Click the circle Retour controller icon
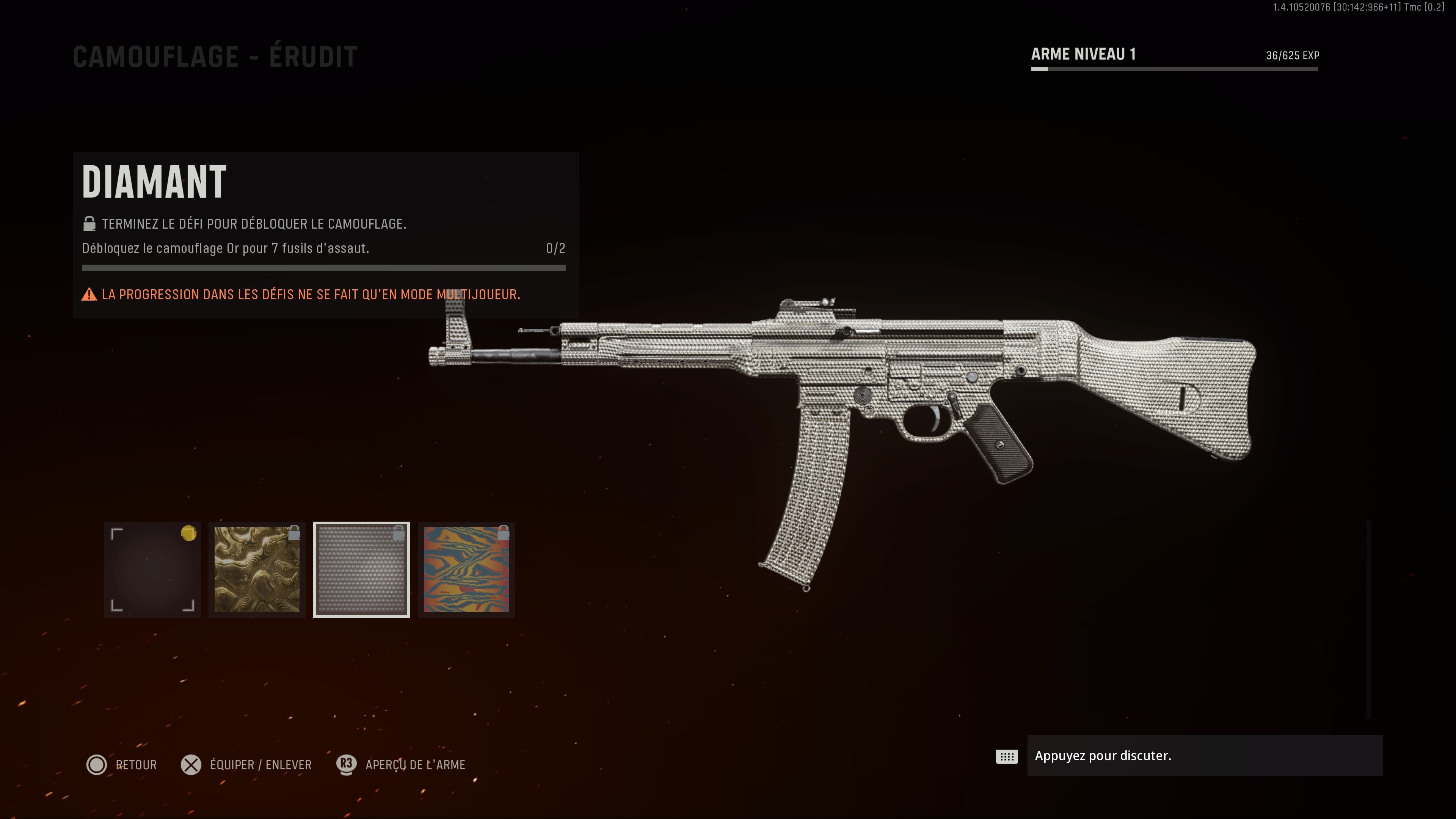 pos(97,765)
